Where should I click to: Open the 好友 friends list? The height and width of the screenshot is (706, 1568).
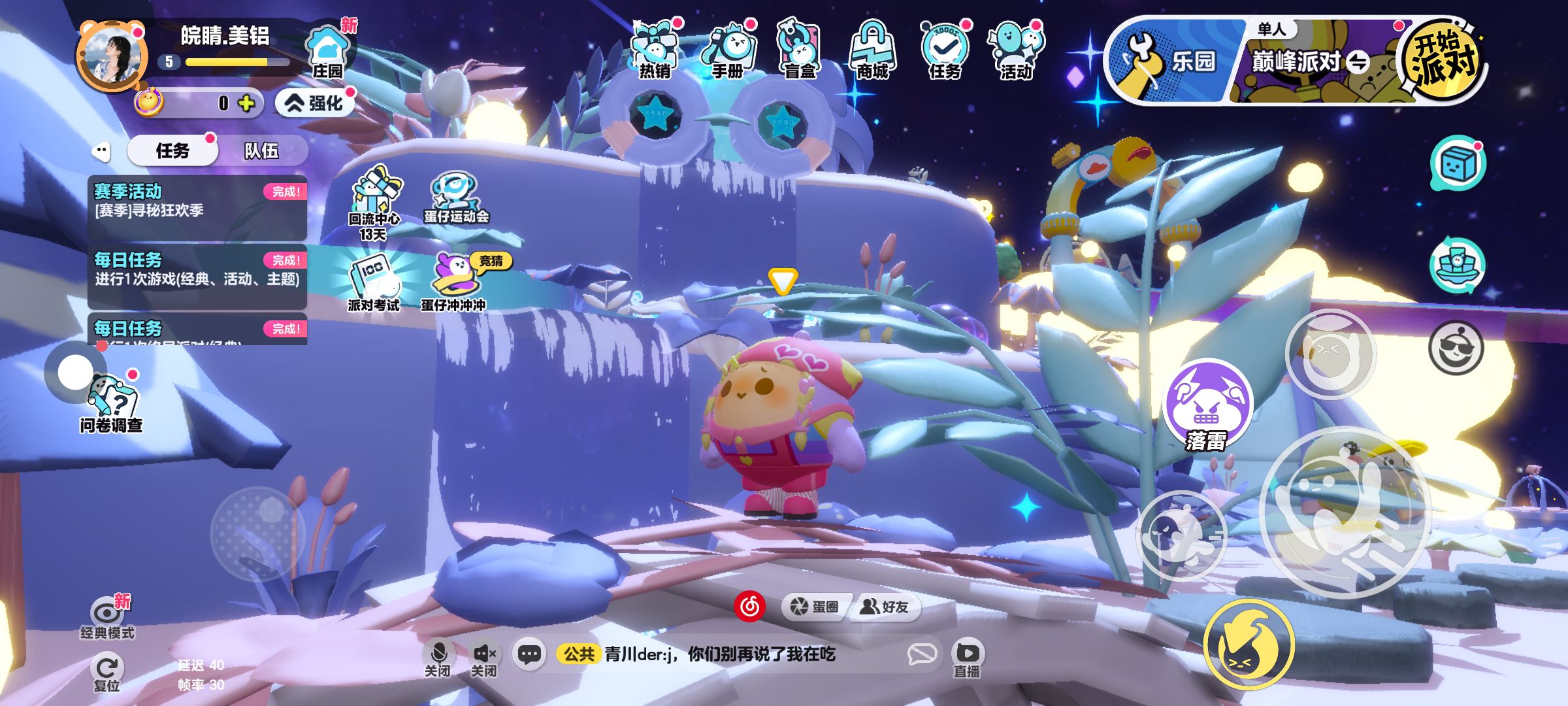[885, 607]
